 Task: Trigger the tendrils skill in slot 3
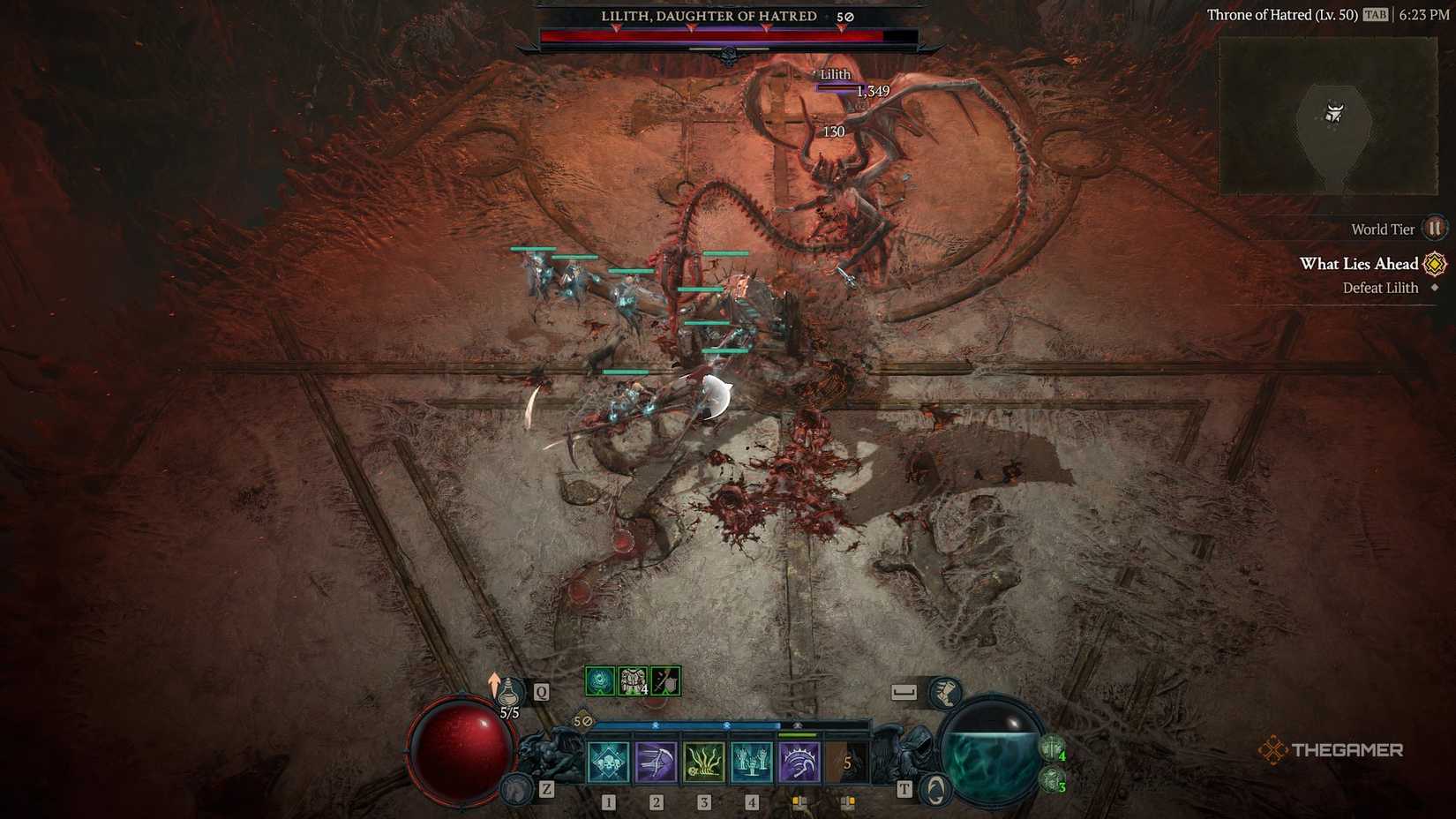[x=704, y=761]
